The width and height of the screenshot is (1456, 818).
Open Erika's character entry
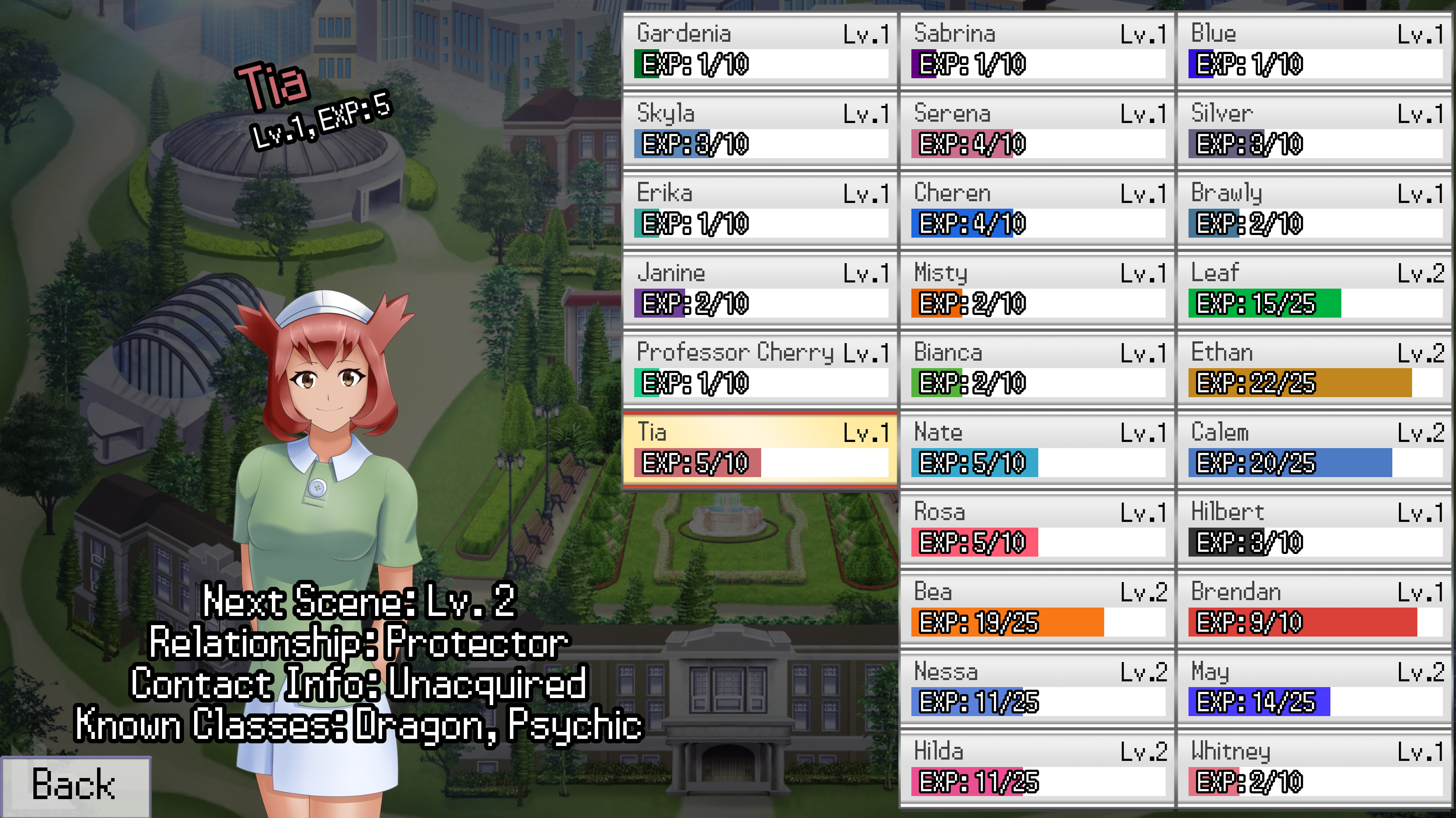[x=760, y=209]
